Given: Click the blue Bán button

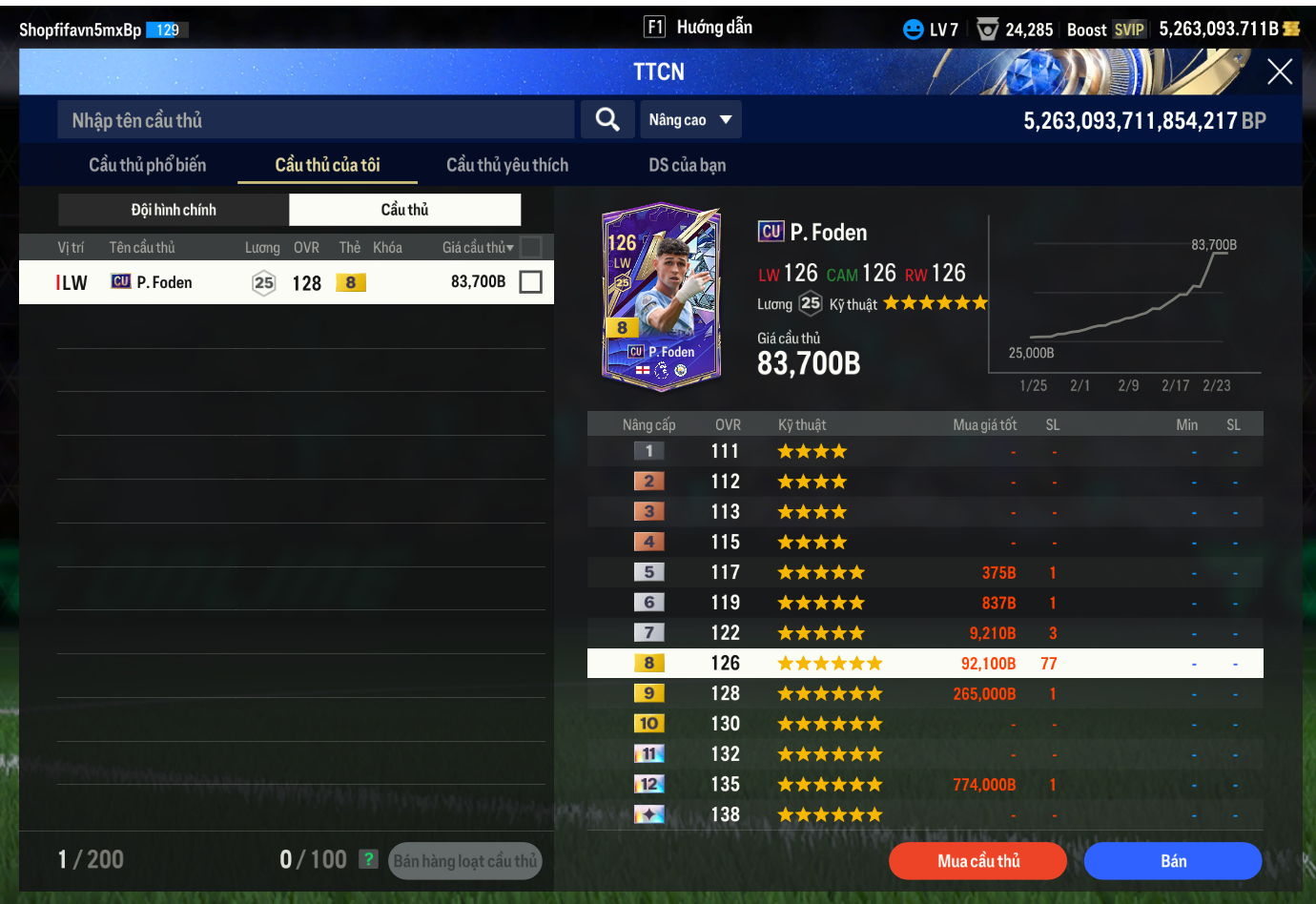Looking at the screenshot, I should click(x=1173, y=861).
